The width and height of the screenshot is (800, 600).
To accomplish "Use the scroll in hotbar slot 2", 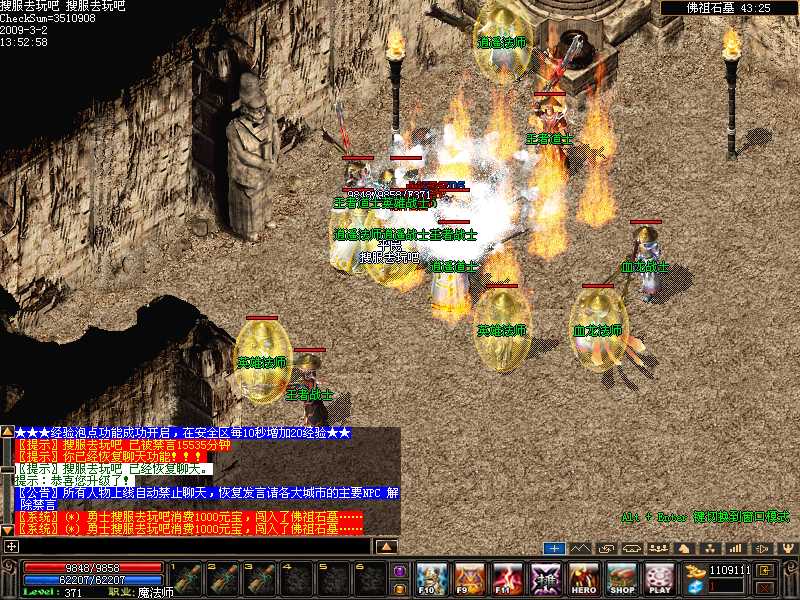I will [224, 579].
